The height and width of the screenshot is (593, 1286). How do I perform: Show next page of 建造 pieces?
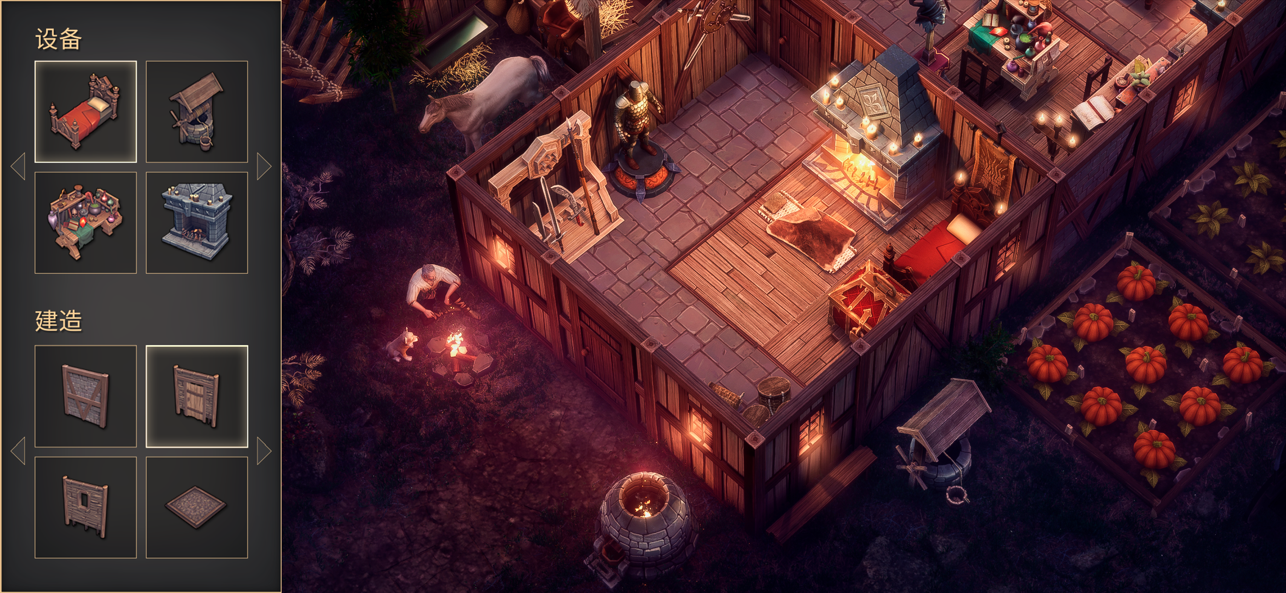264,451
